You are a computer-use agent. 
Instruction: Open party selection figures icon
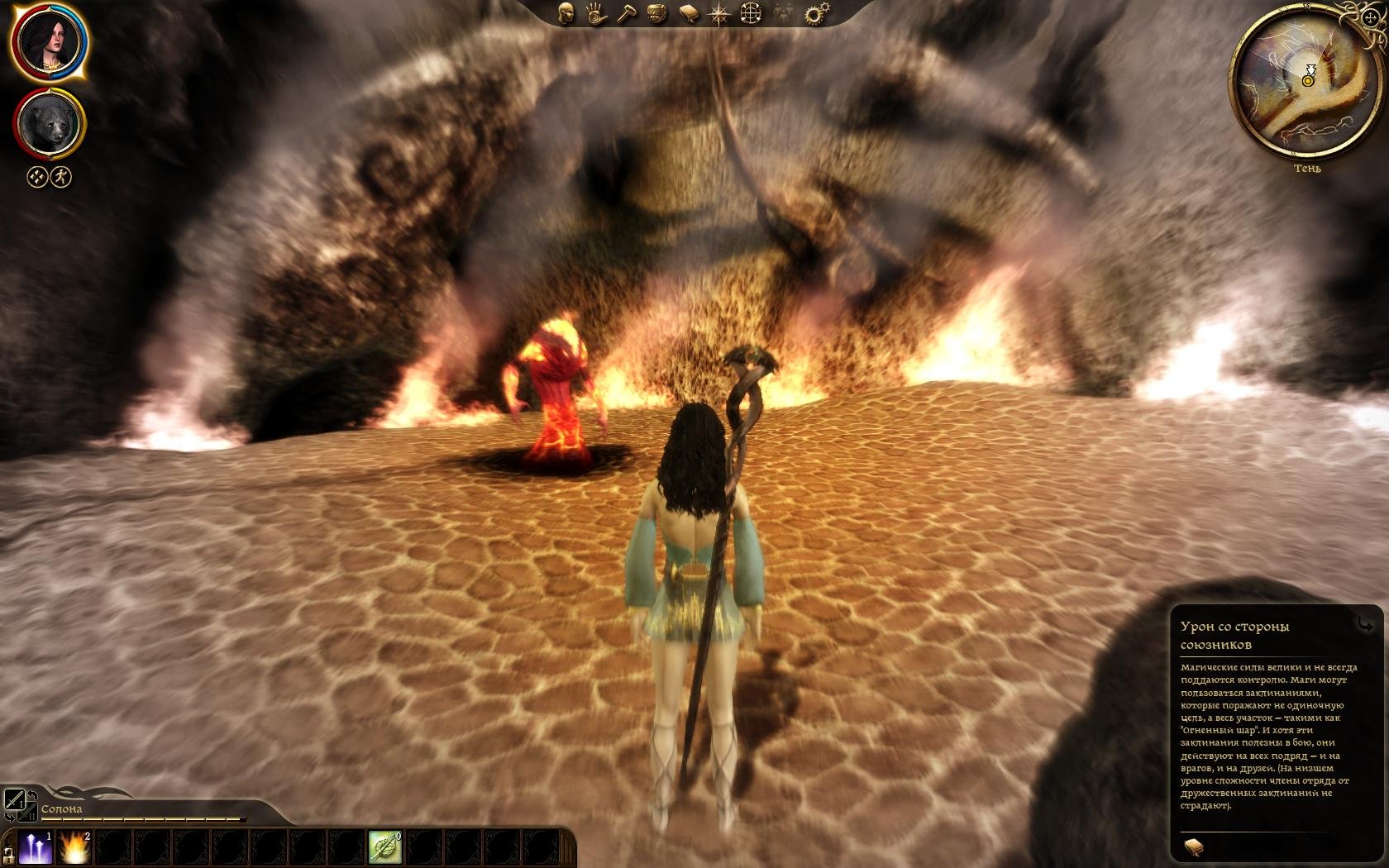click(x=780, y=13)
